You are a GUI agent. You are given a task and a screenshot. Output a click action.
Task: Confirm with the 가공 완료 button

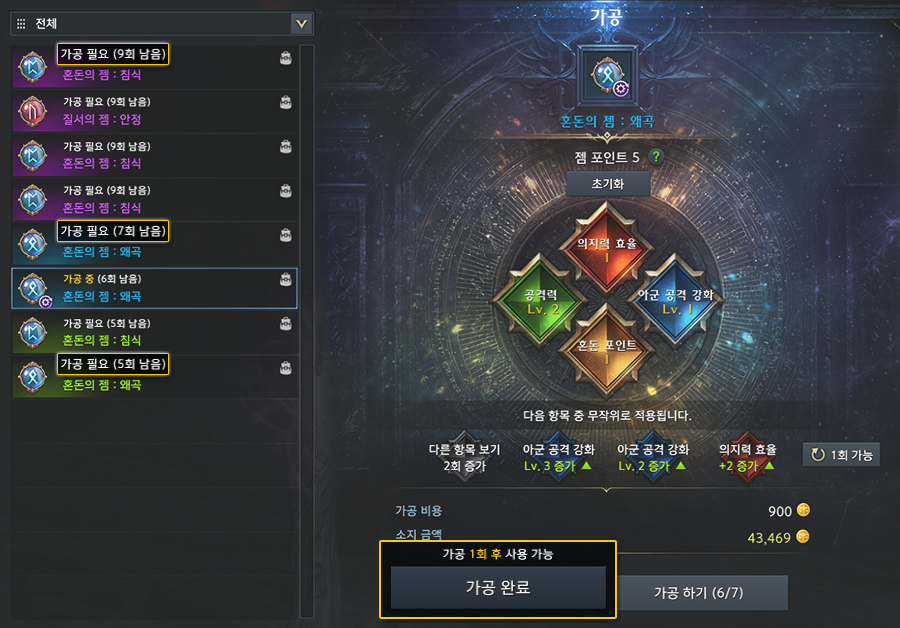(497, 588)
